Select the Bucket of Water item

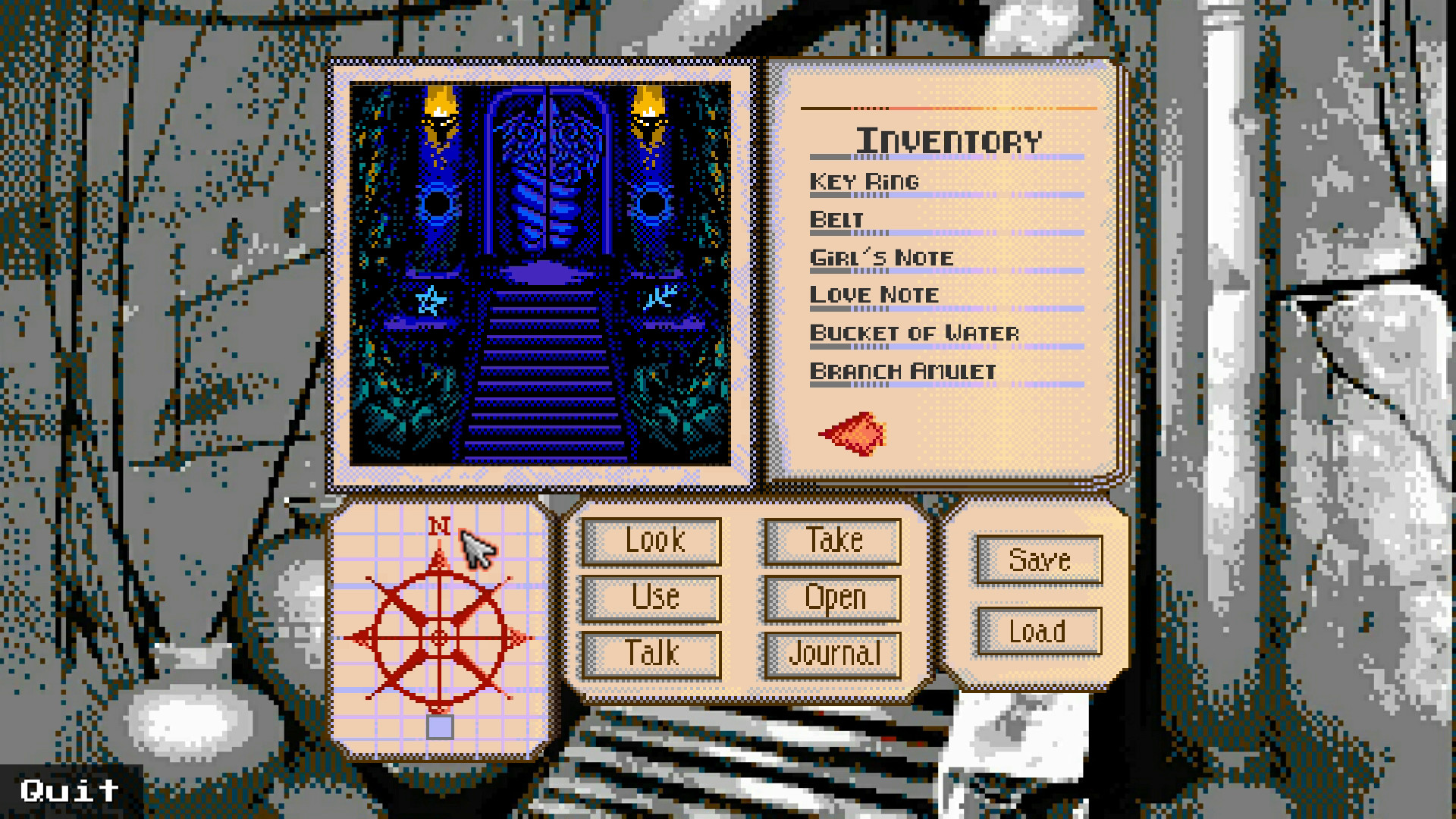[913, 332]
